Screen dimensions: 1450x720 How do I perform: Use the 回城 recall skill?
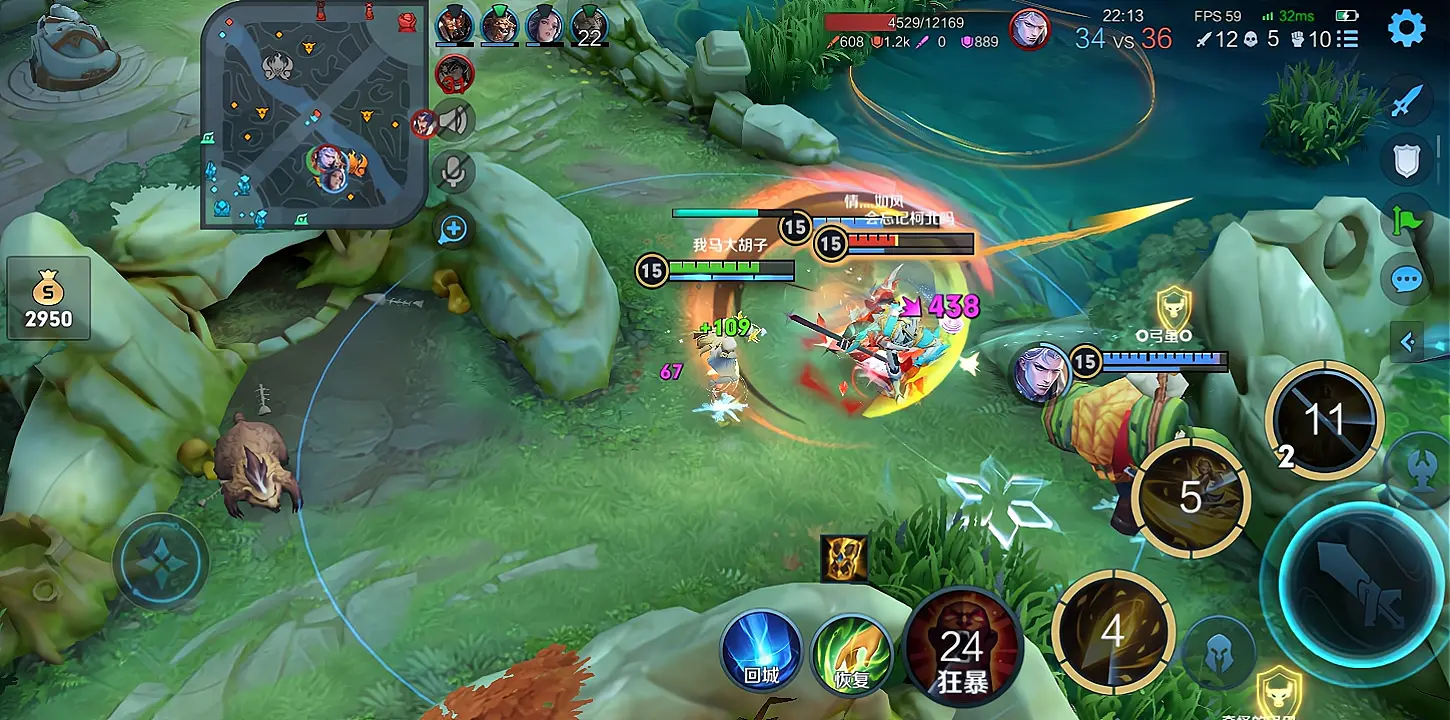[x=761, y=650]
